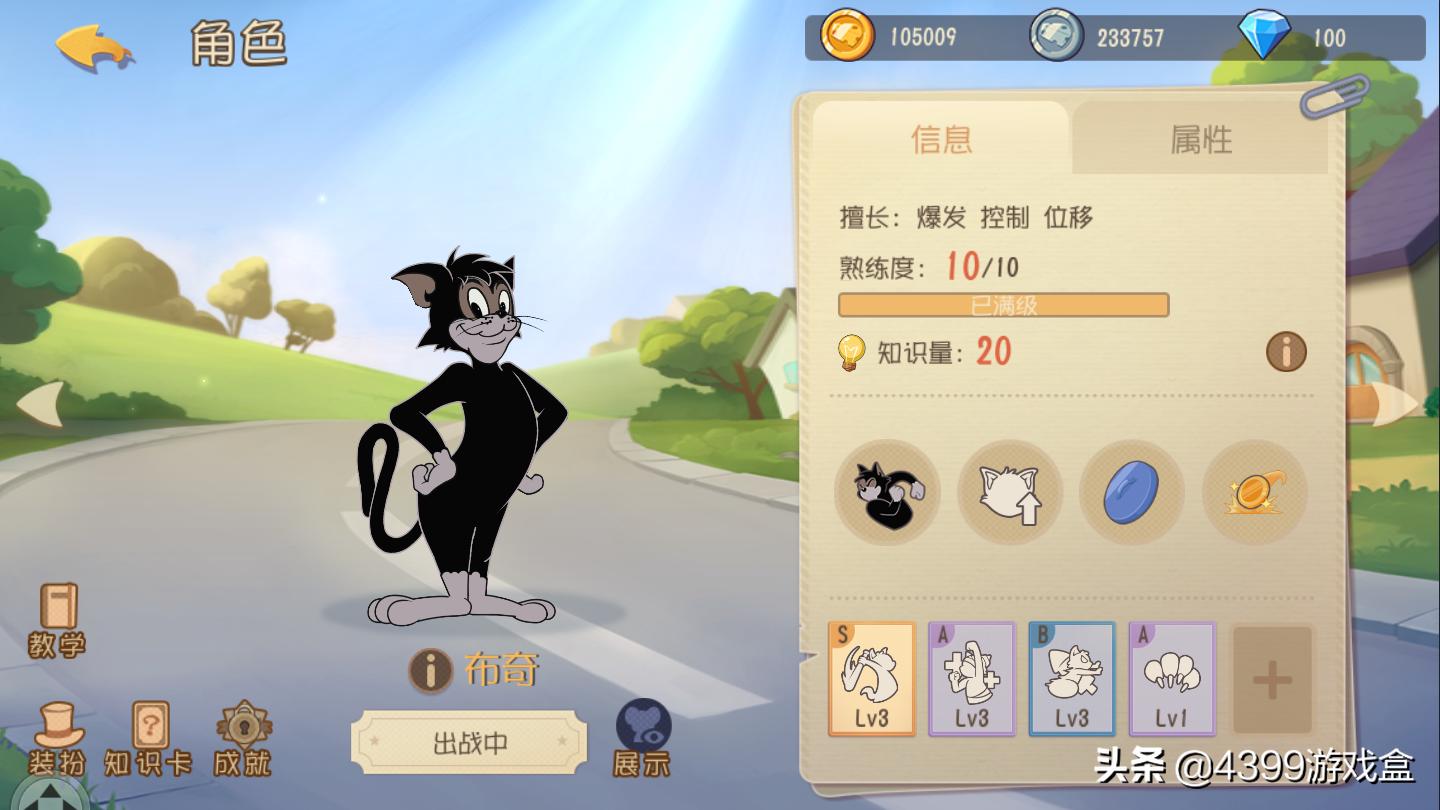Select the blue frisbee item icon

(x=1131, y=492)
